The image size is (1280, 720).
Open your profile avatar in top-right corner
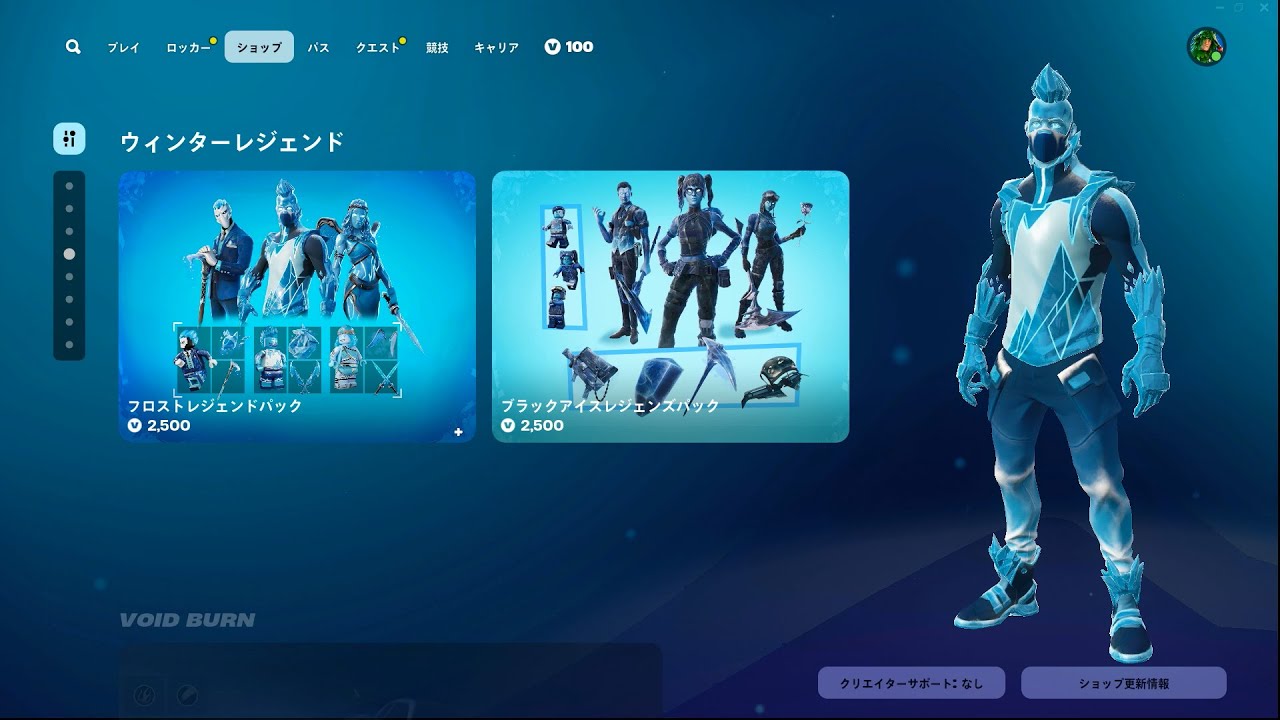[1205, 45]
